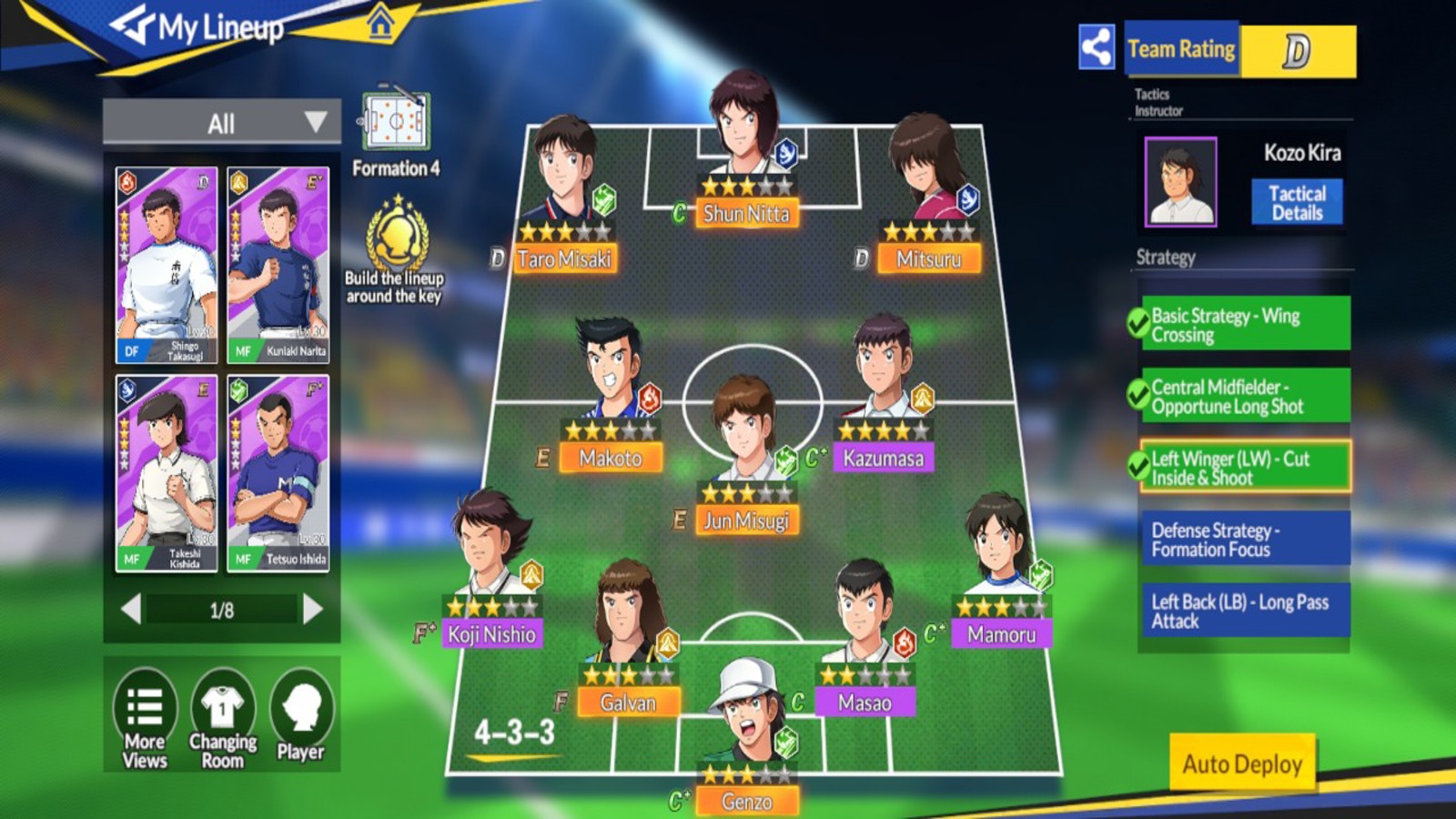1456x819 pixels.
Task: Pick Takeshi Kishida's player card
Action: [x=167, y=473]
